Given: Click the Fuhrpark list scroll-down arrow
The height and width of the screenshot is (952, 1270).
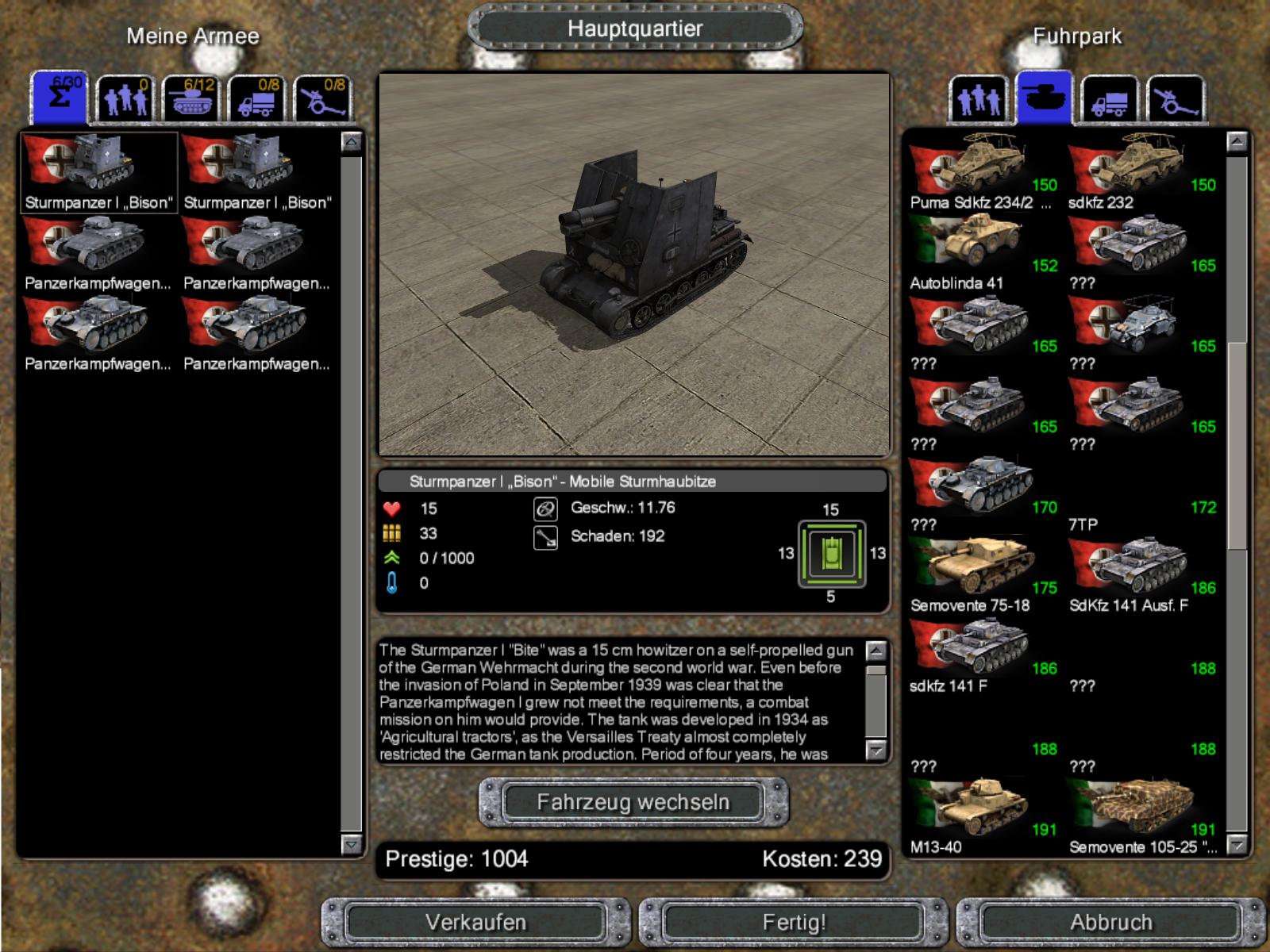Looking at the screenshot, I should [x=1237, y=845].
